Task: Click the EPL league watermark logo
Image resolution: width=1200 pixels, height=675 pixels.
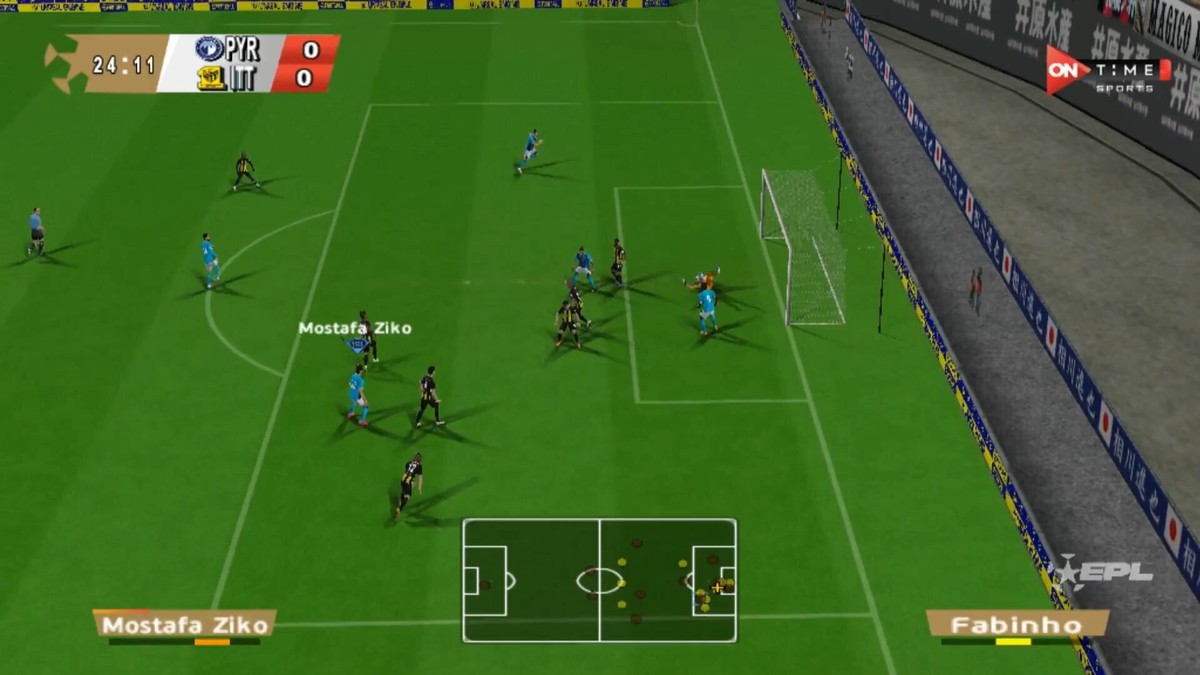Action: [1104, 573]
